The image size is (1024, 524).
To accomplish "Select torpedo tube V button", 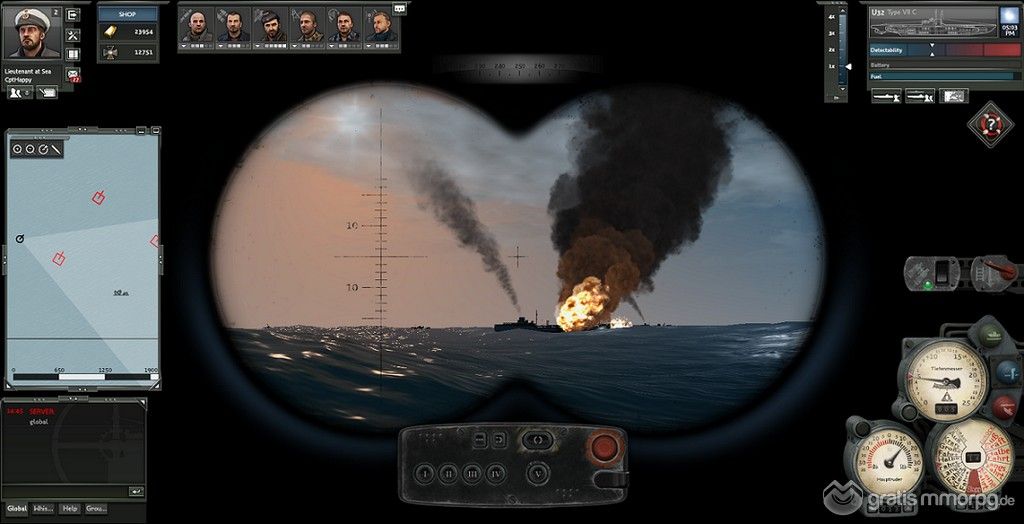I will click(x=541, y=472).
